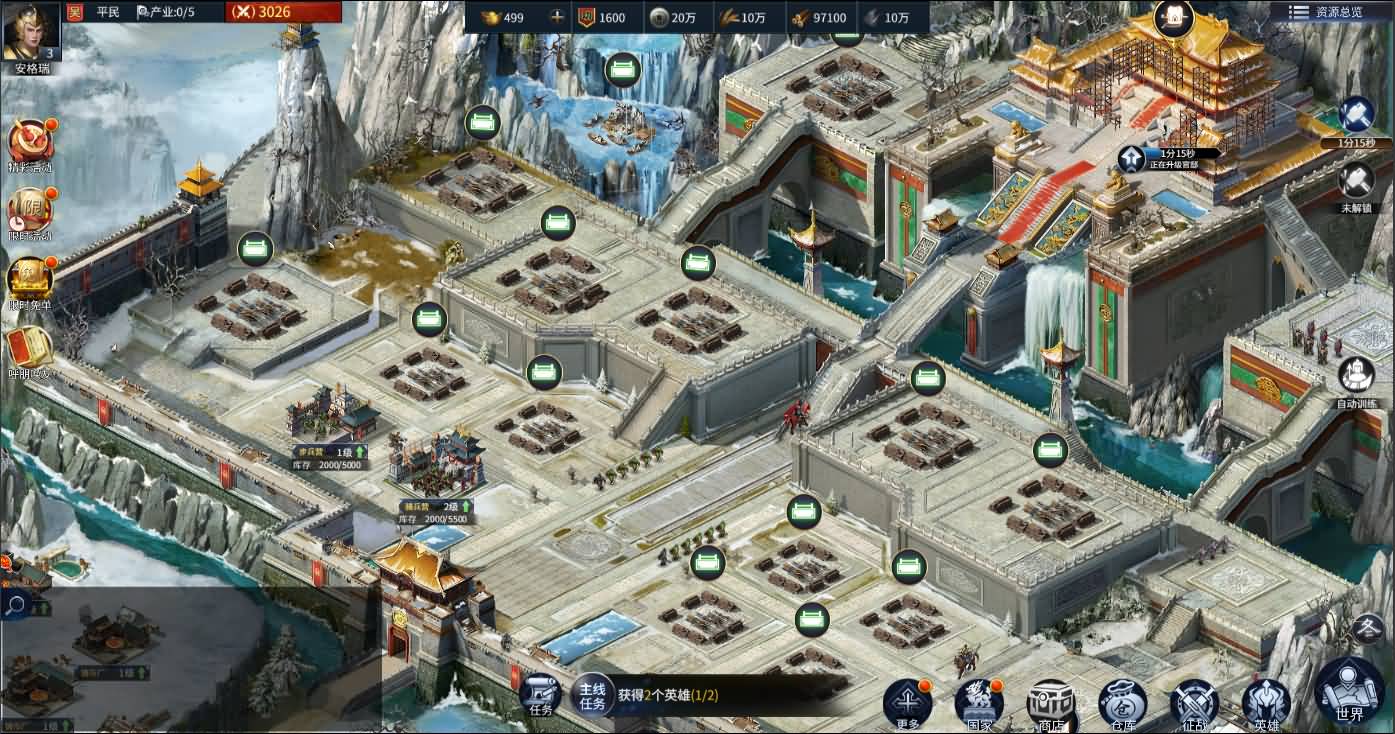Open the 仓库 warehouse
1395x734 pixels.
pyautogui.click(x=1122, y=702)
